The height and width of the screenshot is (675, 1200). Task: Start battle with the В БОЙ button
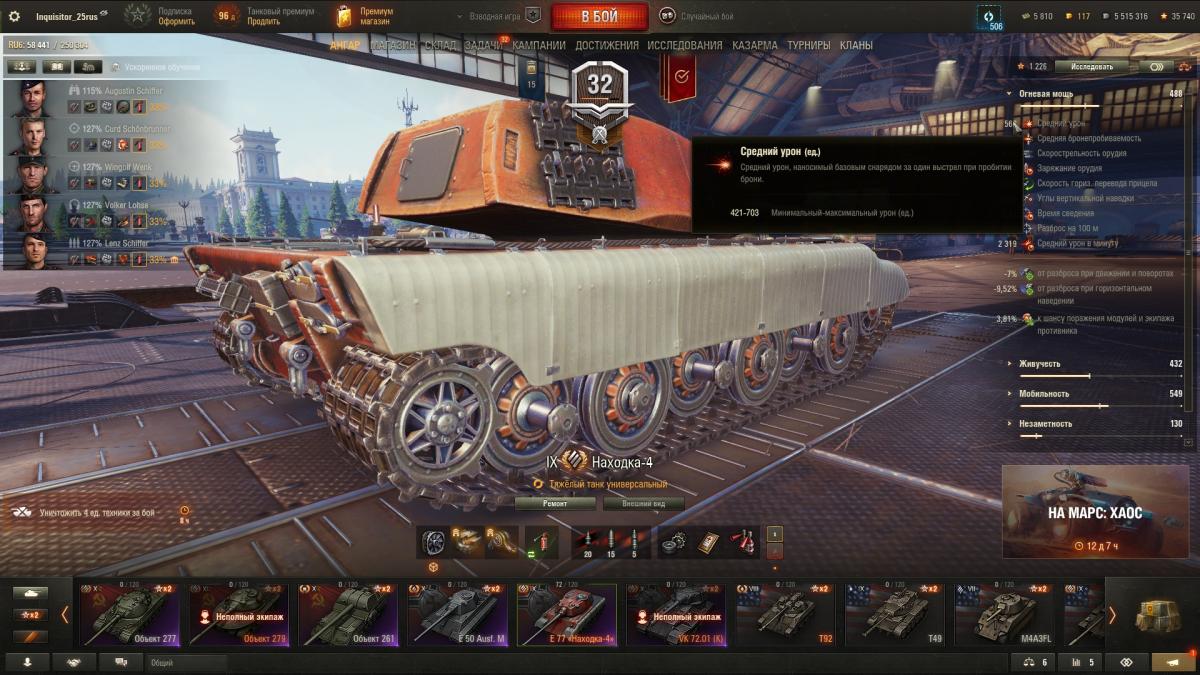(599, 17)
